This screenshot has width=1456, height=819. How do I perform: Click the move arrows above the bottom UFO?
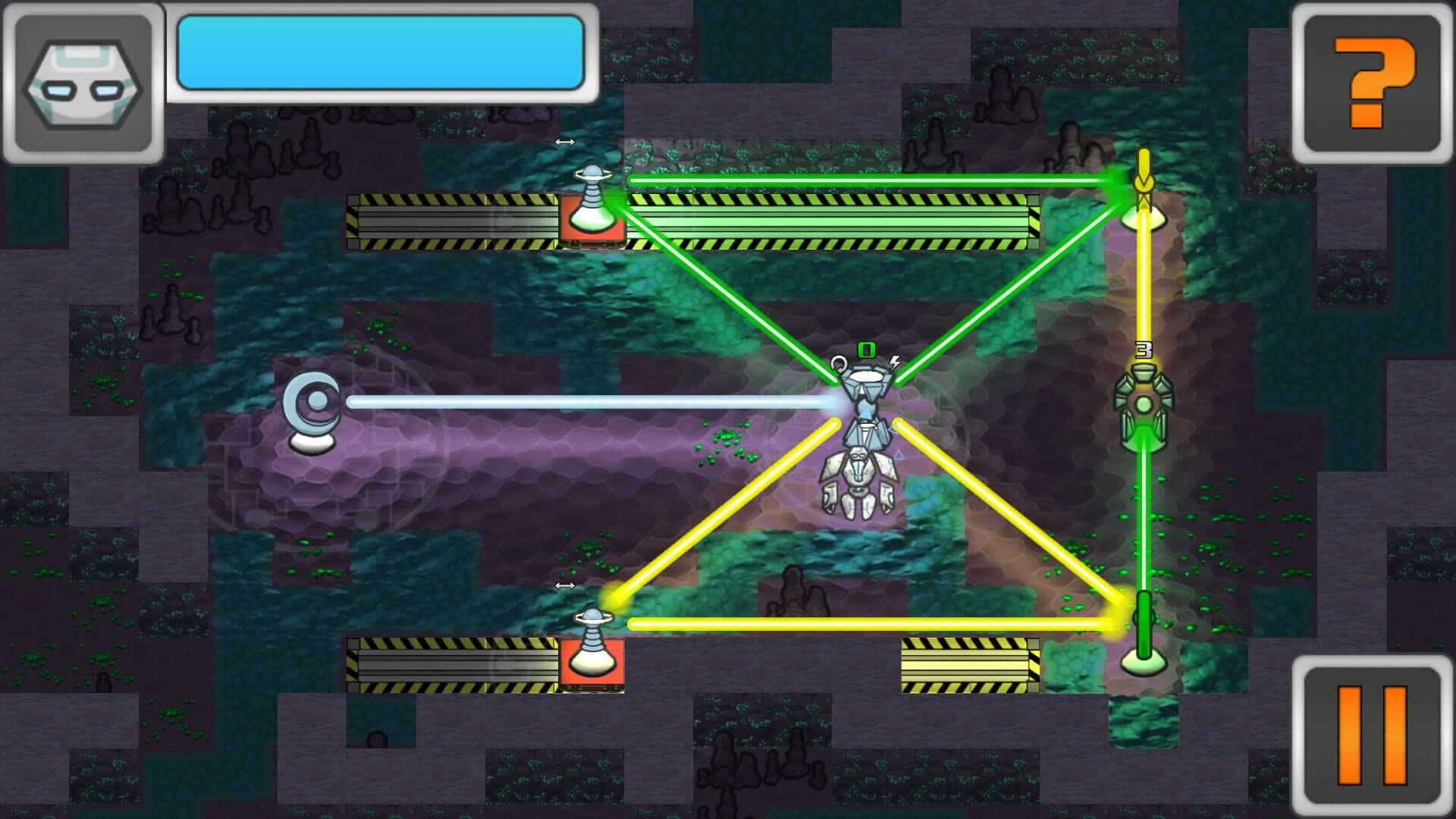pos(564,585)
